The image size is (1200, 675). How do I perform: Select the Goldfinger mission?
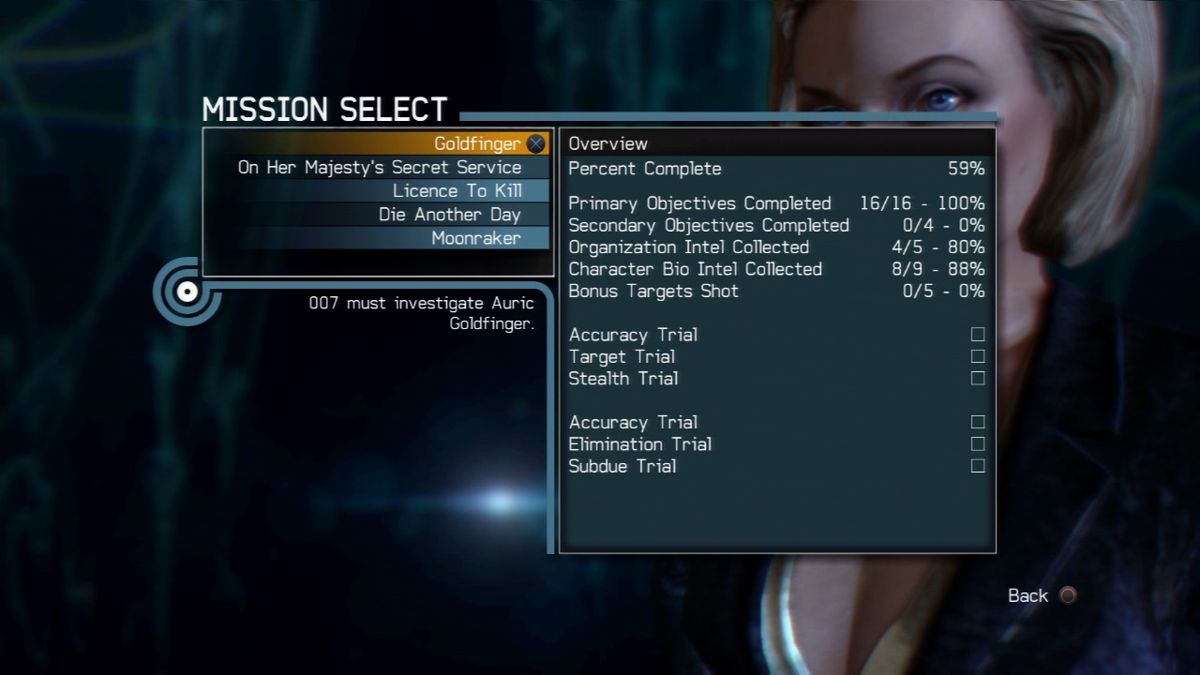(477, 144)
